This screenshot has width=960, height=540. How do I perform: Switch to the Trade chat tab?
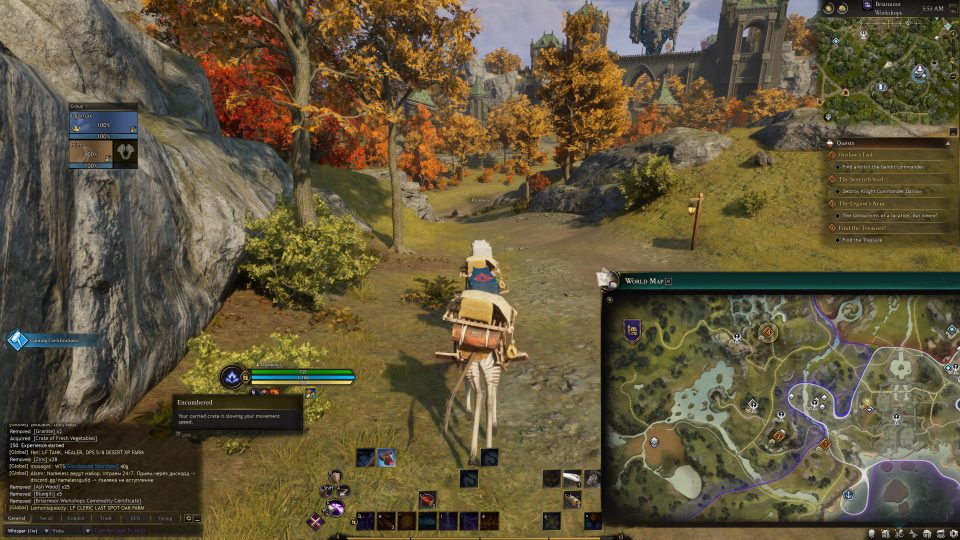[x=106, y=518]
